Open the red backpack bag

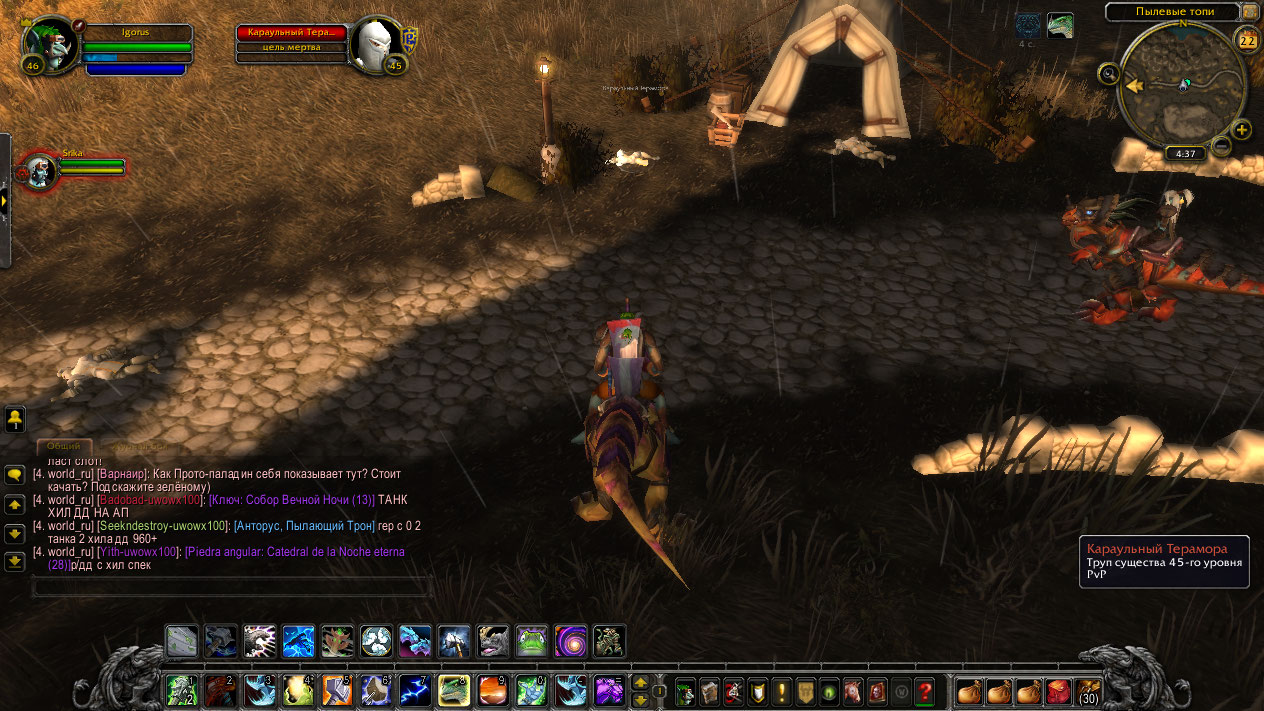tap(1058, 691)
